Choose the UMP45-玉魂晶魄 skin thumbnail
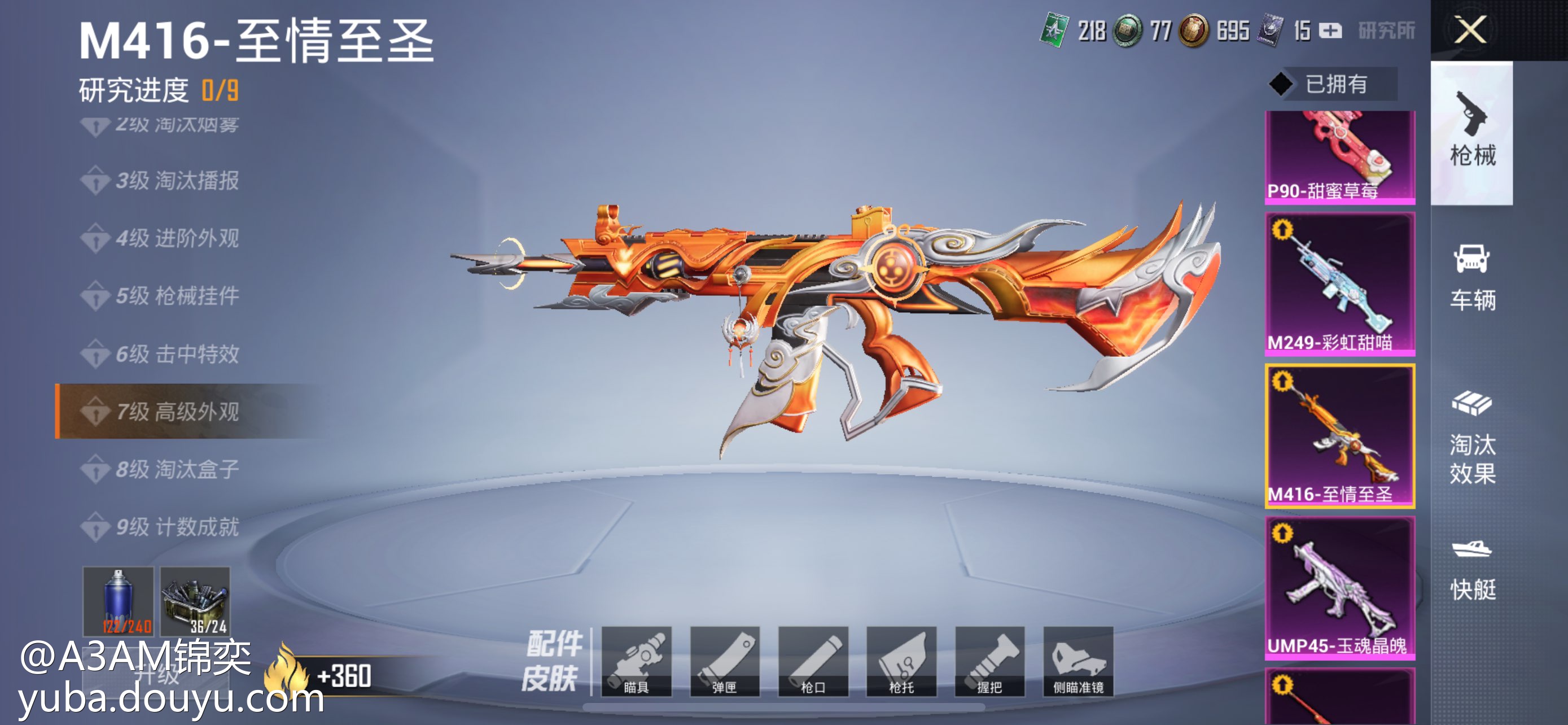1568x725 pixels. click(x=1340, y=587)
